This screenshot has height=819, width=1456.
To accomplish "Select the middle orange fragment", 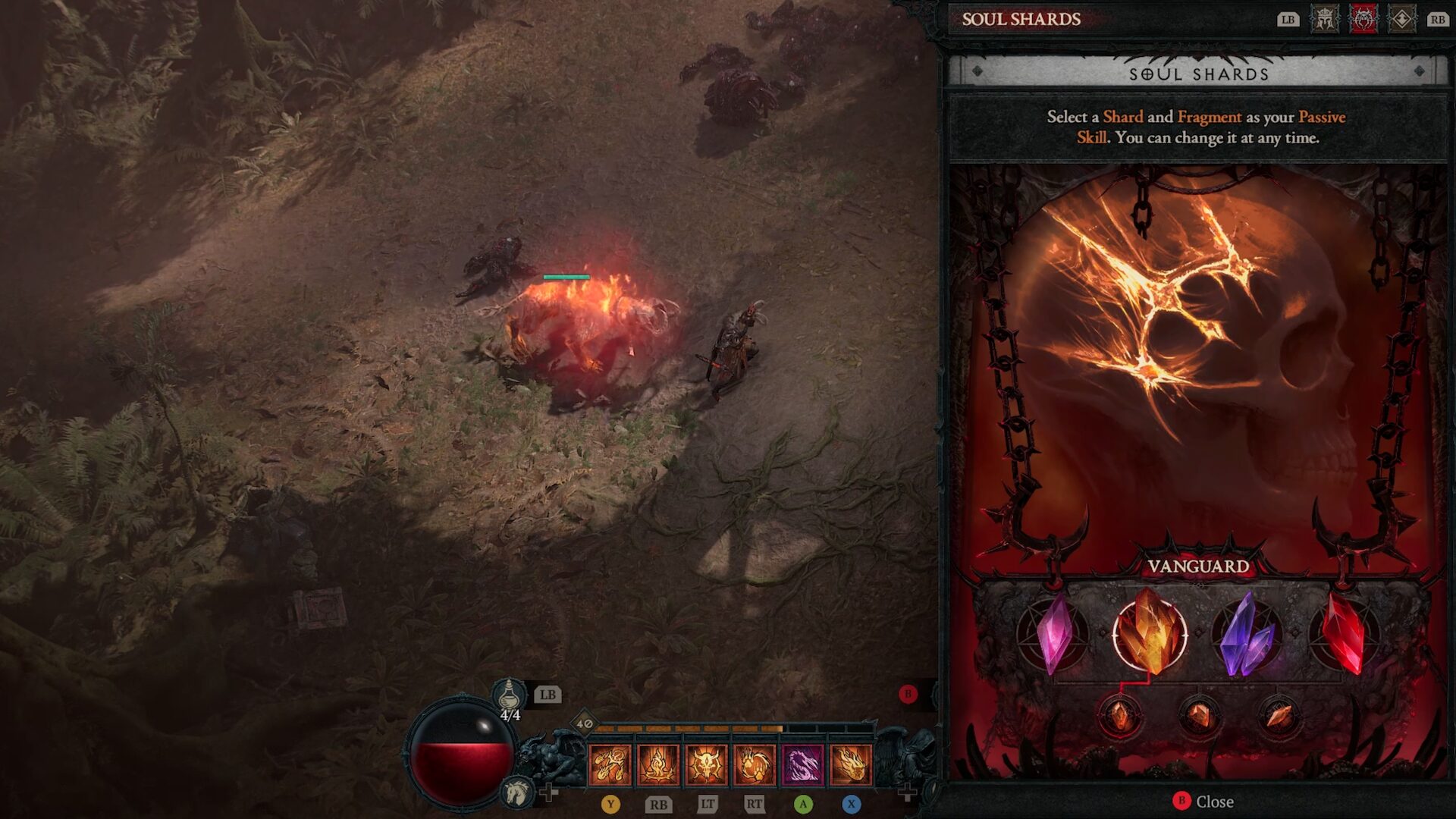I will pyautogui.click(x=1199, y=715).
